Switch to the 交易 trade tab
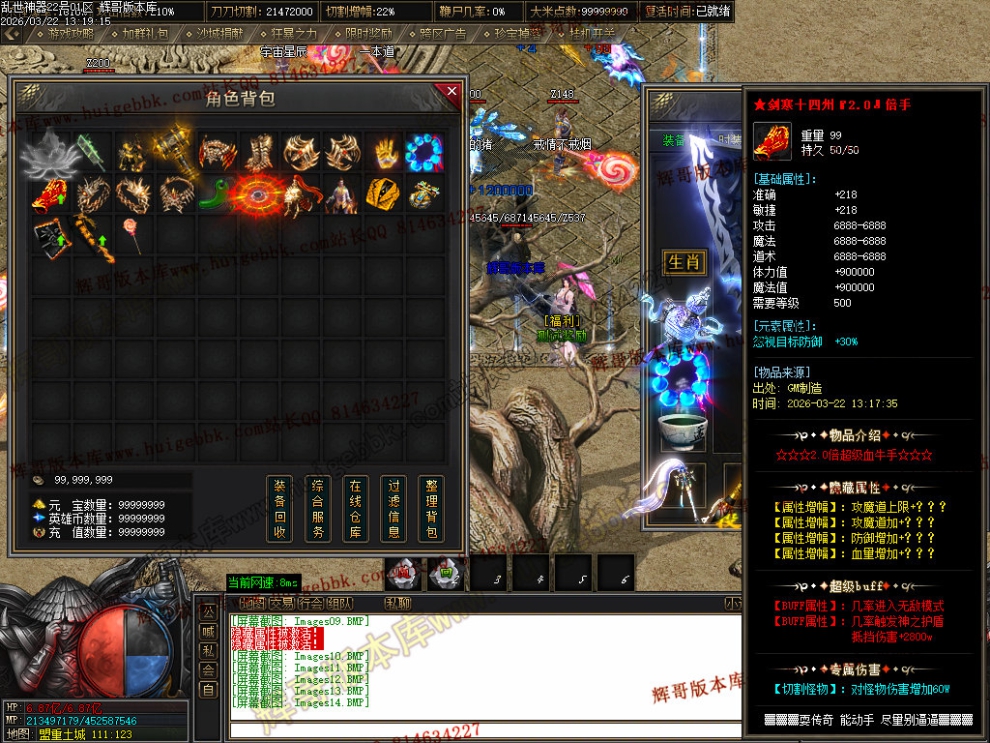Image resolution: width=990 pixels, height=743 pixels. tap(281, 603)
